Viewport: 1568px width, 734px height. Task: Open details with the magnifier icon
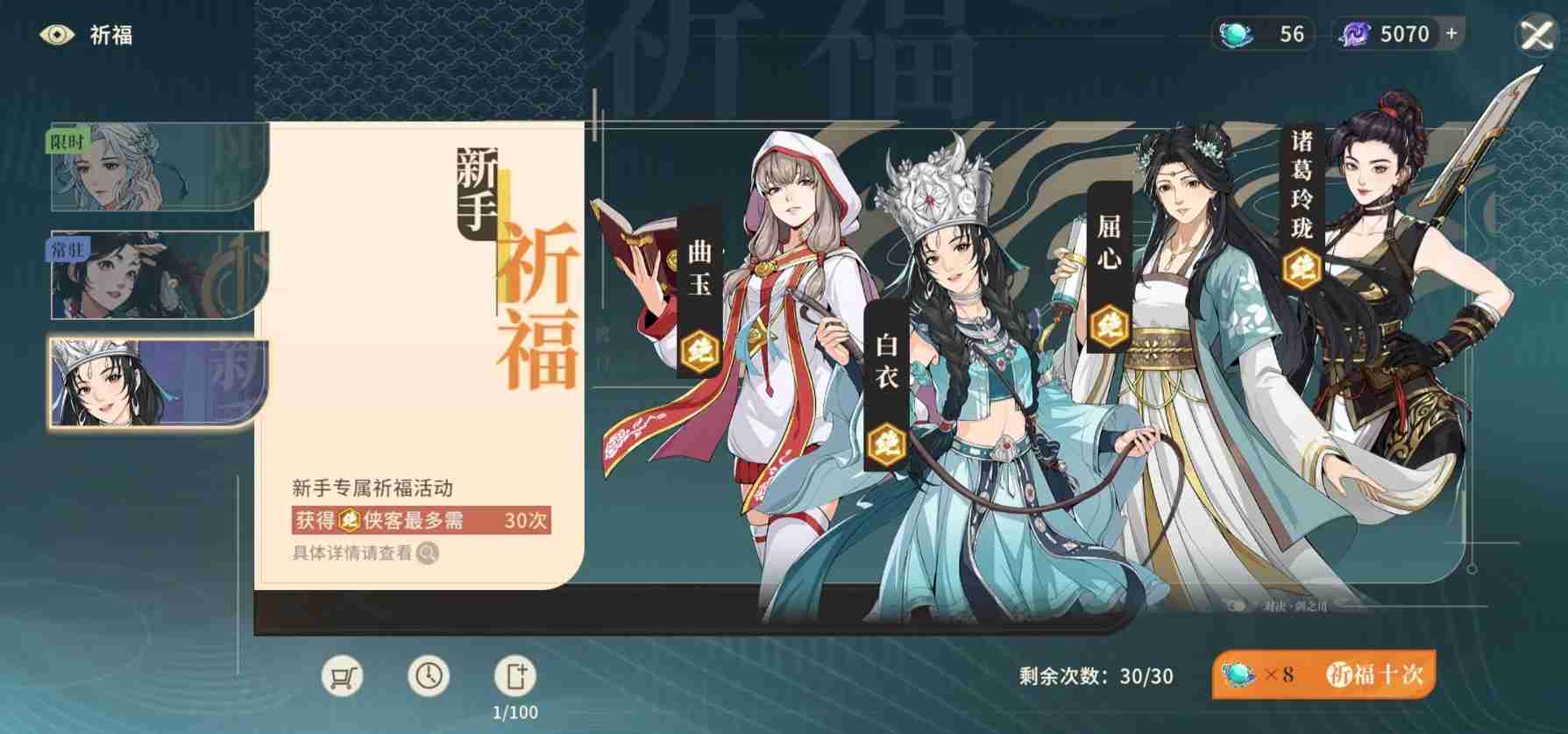(427, 554)
